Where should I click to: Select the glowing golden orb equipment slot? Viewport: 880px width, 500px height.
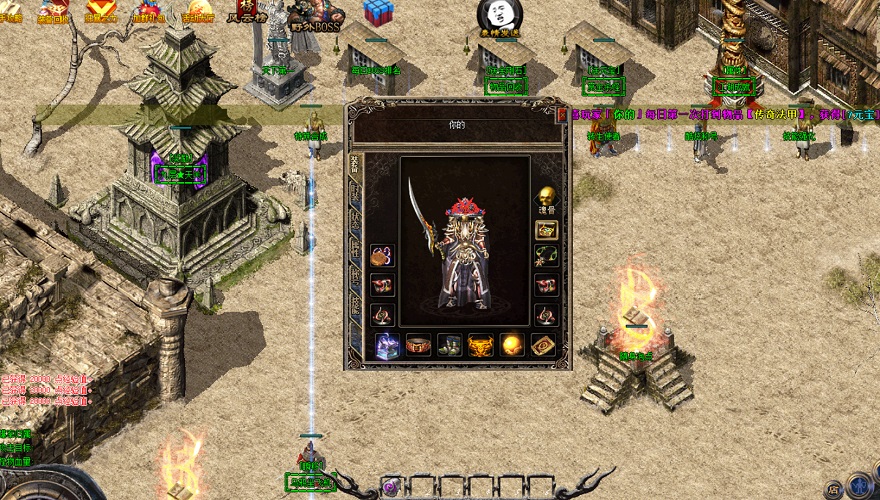(513, 345)
